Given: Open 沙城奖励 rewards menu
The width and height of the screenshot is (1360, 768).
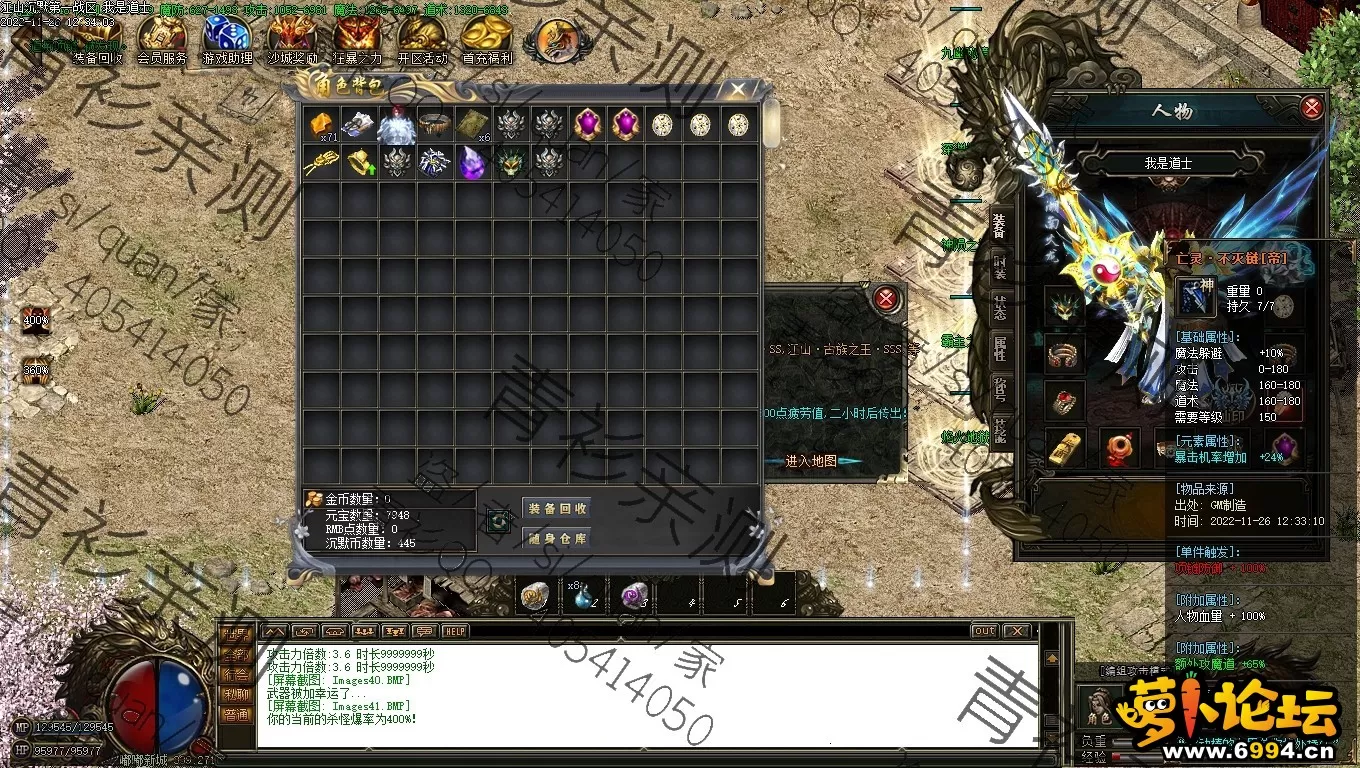Looking at the screenshot, I should point(292,40).
